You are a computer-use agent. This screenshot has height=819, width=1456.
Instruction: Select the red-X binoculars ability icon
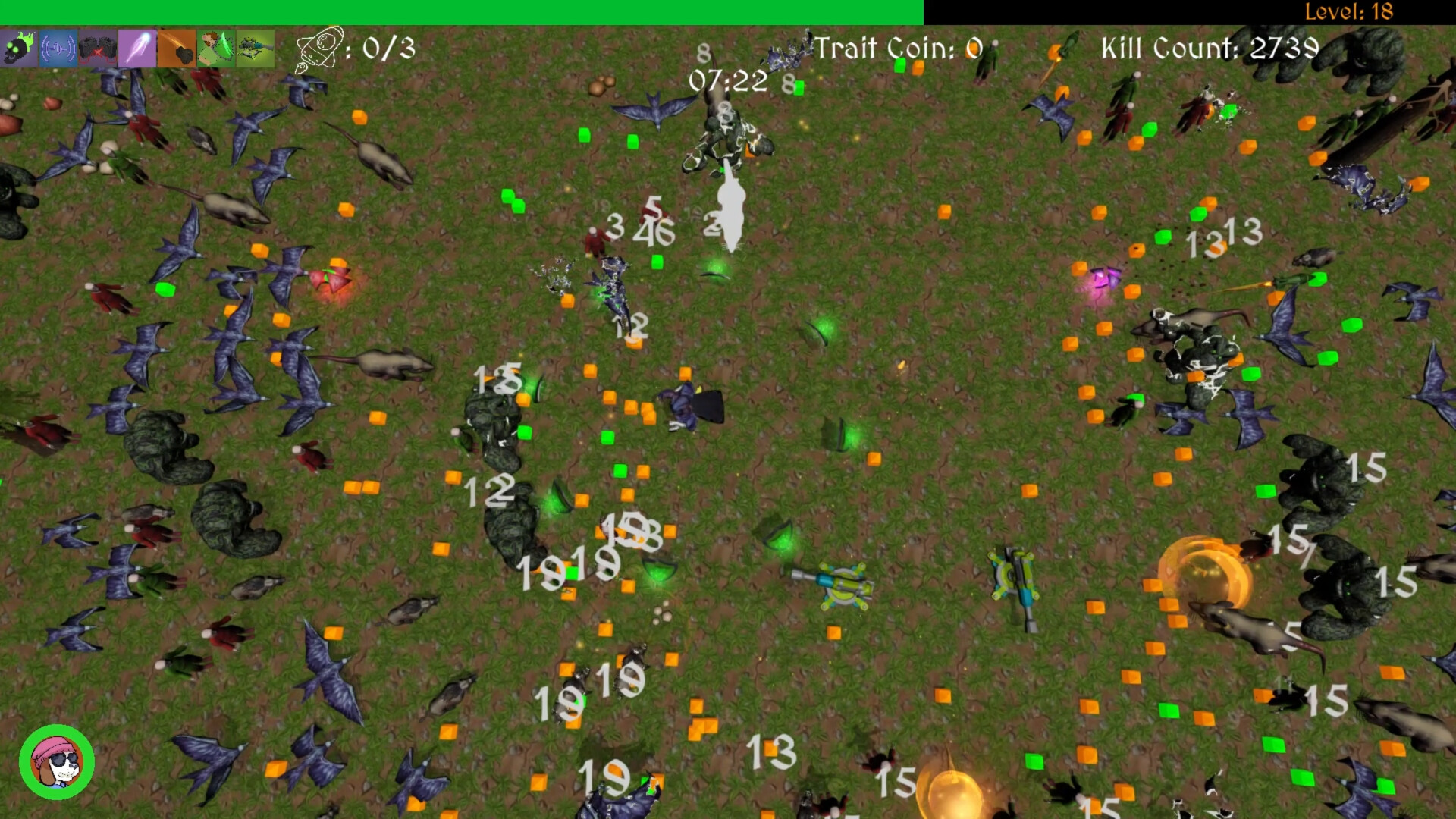coord(98,49)
